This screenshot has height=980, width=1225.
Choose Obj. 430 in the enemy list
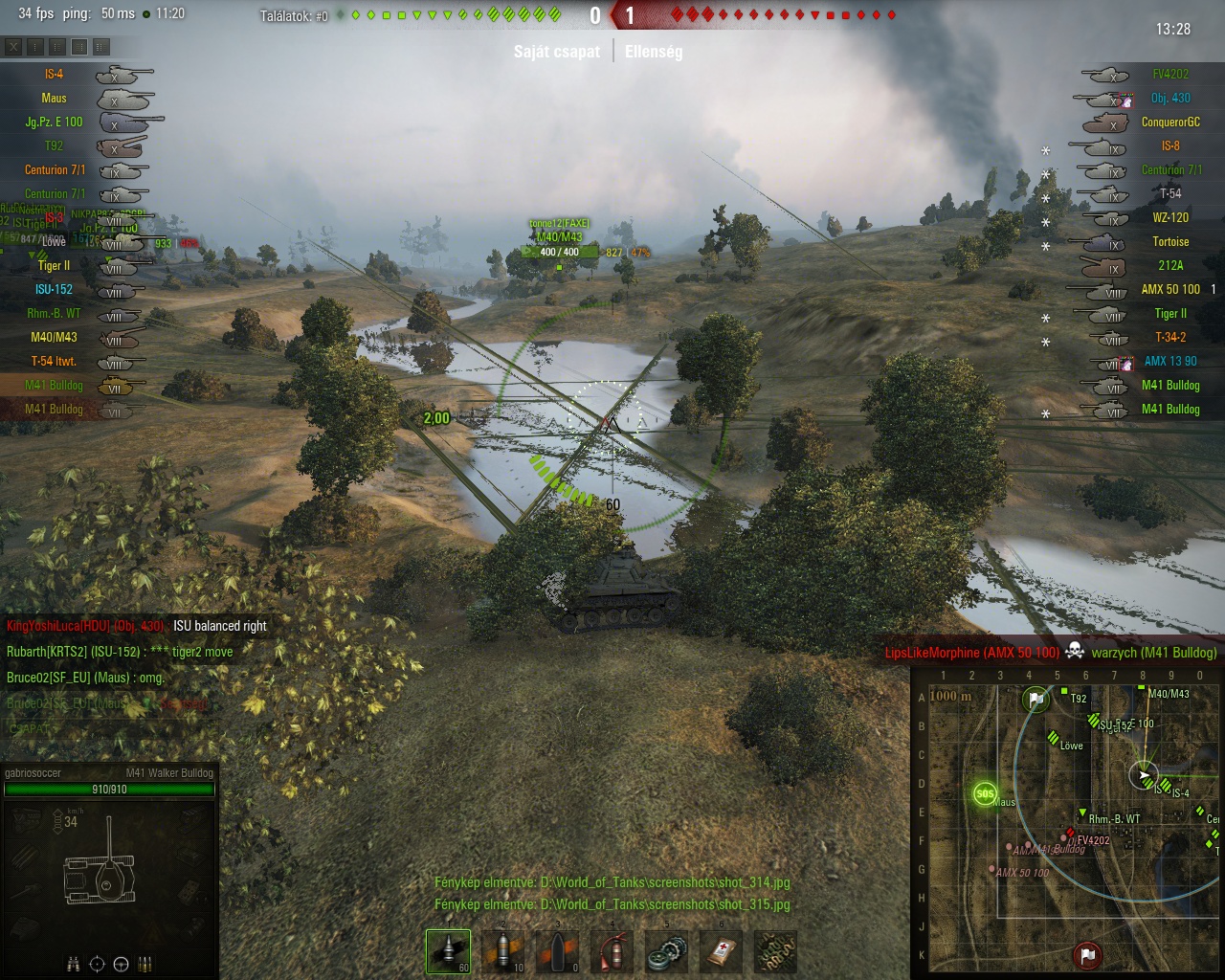[1170, 98]
